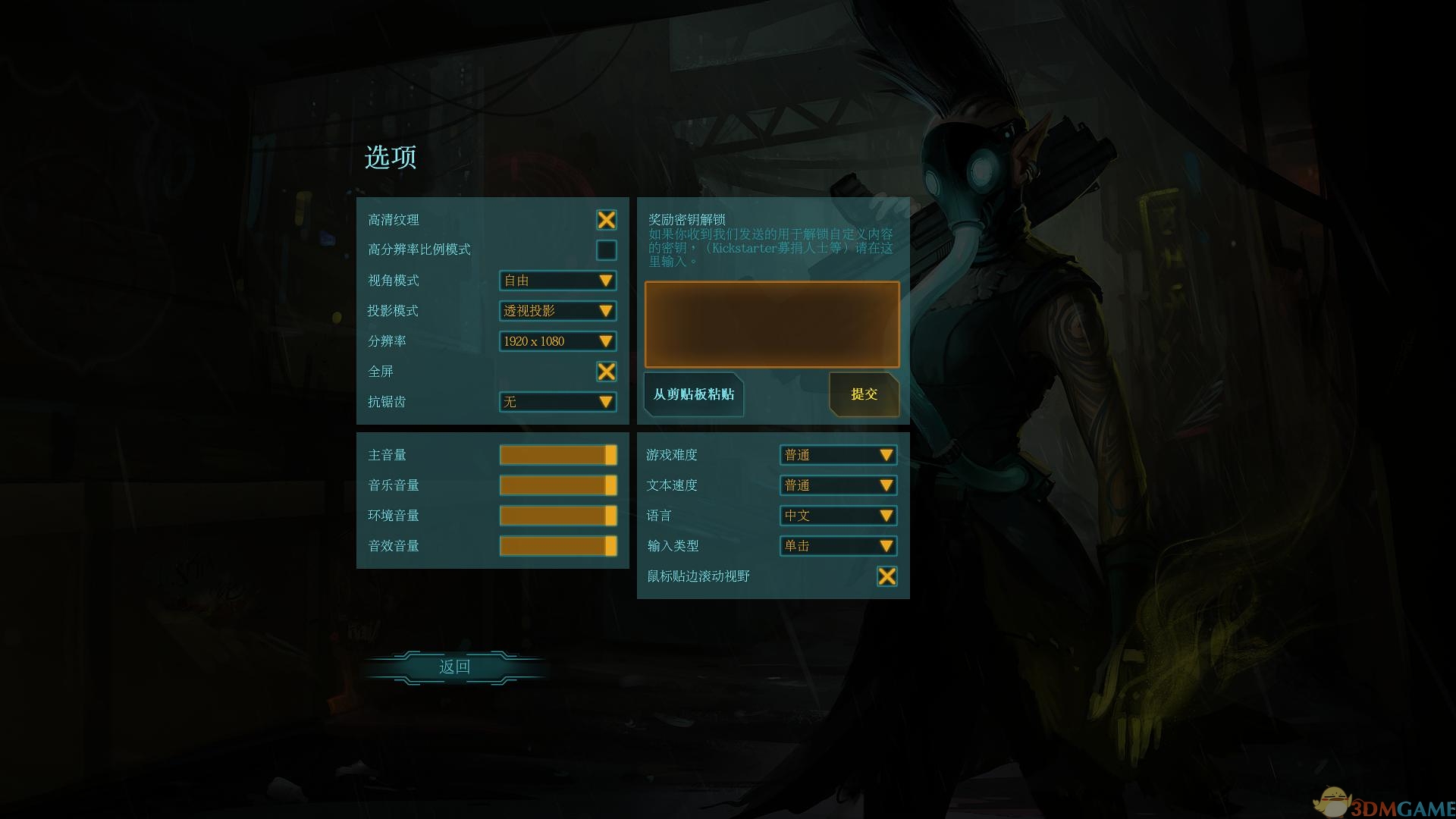Disable 鼠标贴边滚动视野 edge scrolling
The height and width of the screenshot is (819, 1456).
(x=887, y=576)
